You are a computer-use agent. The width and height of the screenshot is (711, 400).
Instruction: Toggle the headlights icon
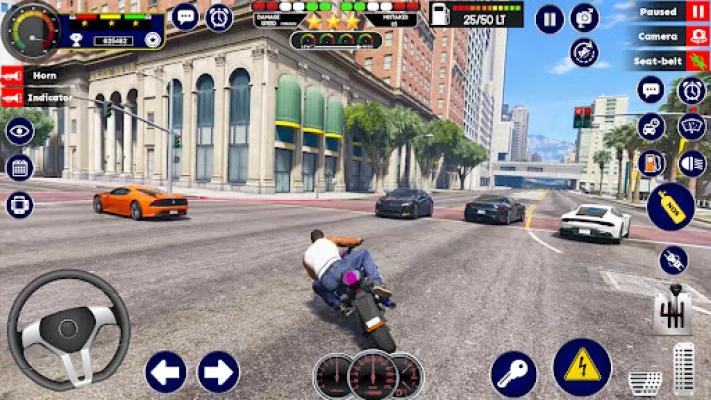(x=691, y=163)
